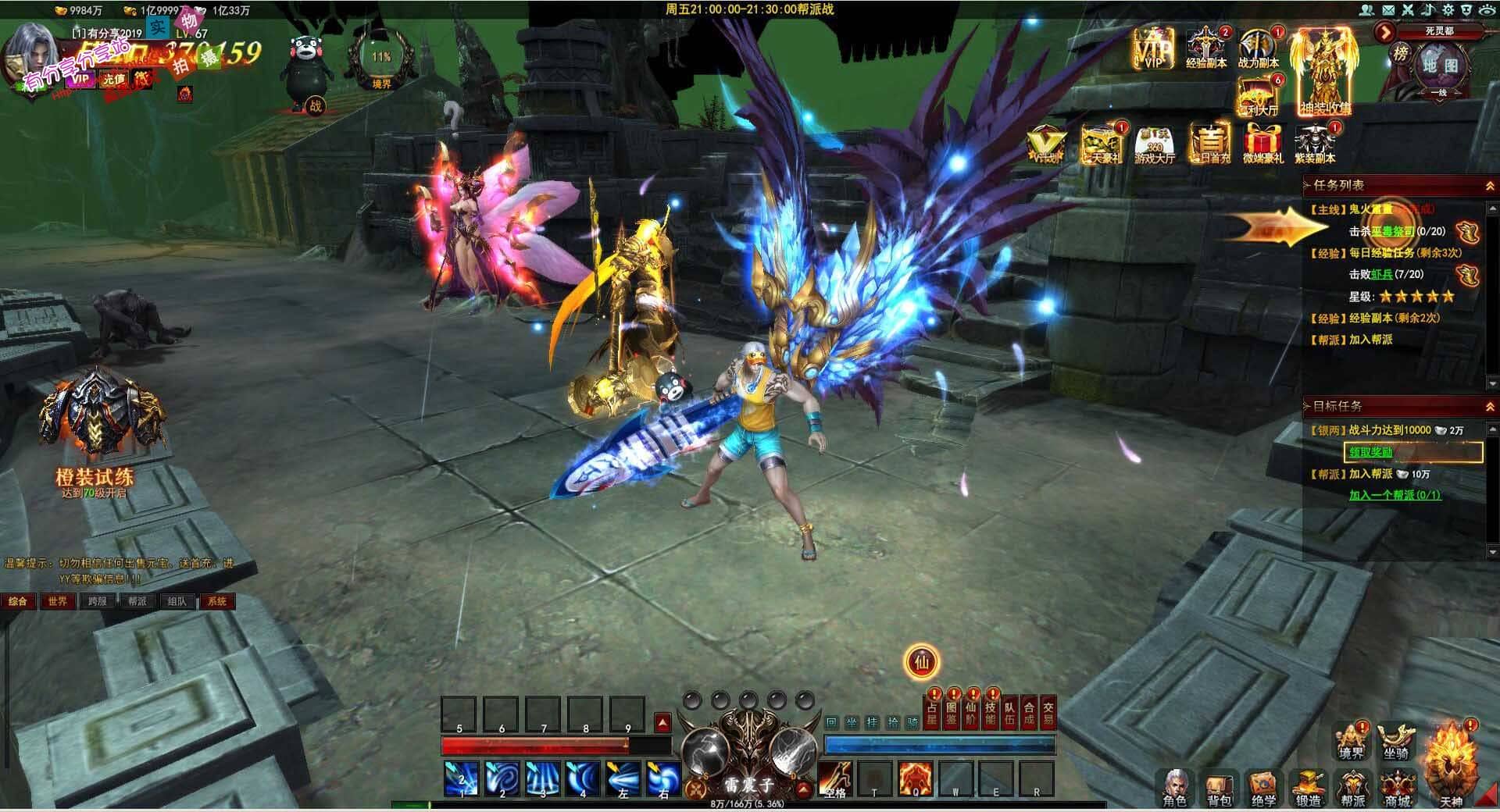
Task: Open the 坐骑 mount menu
Action: pyautogui.click(x=1396, y=743)
